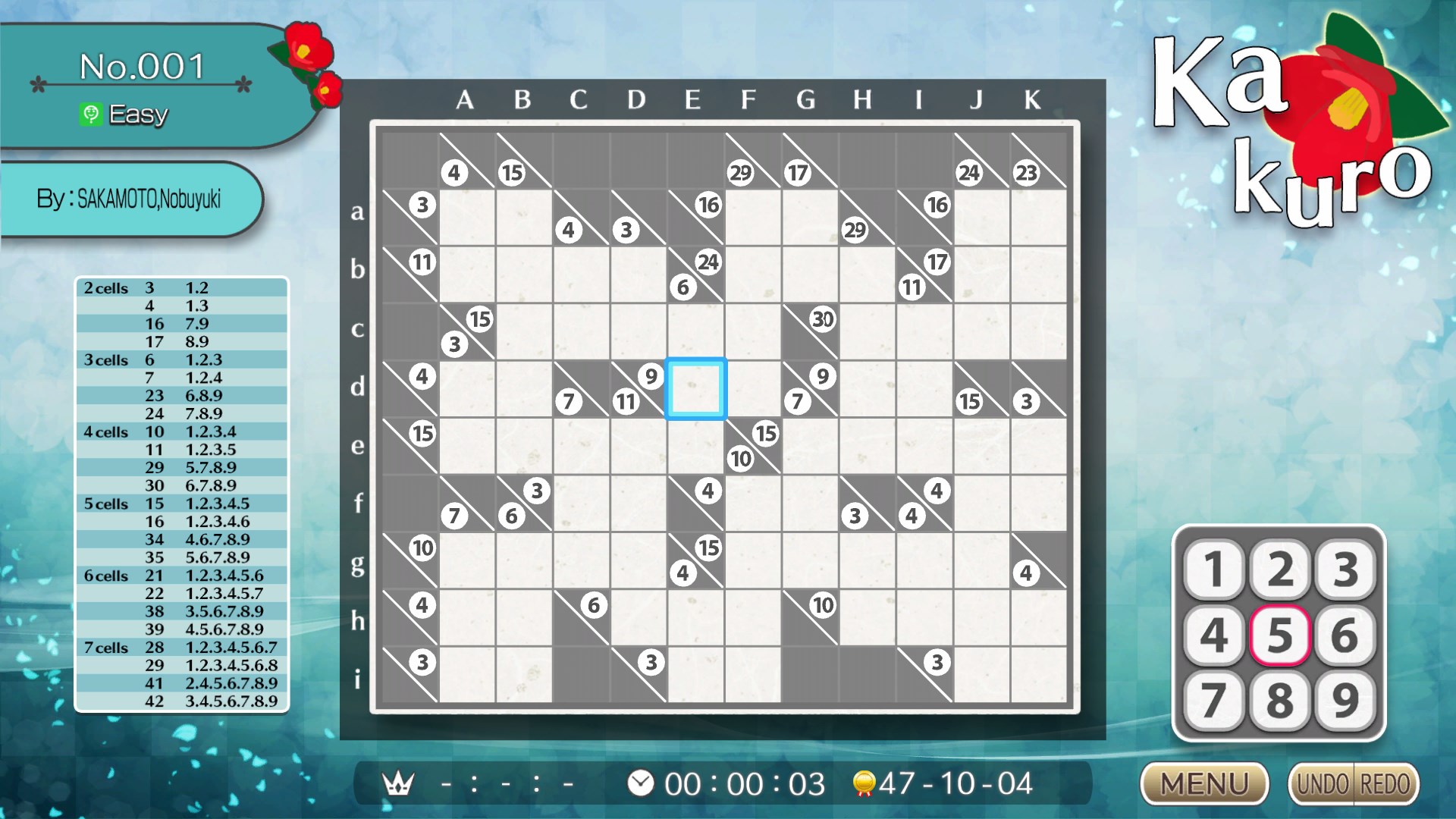1456x819 pixels.
Task: Click the 16 combination entry under 2 cells
Action: tap(156, 323)
